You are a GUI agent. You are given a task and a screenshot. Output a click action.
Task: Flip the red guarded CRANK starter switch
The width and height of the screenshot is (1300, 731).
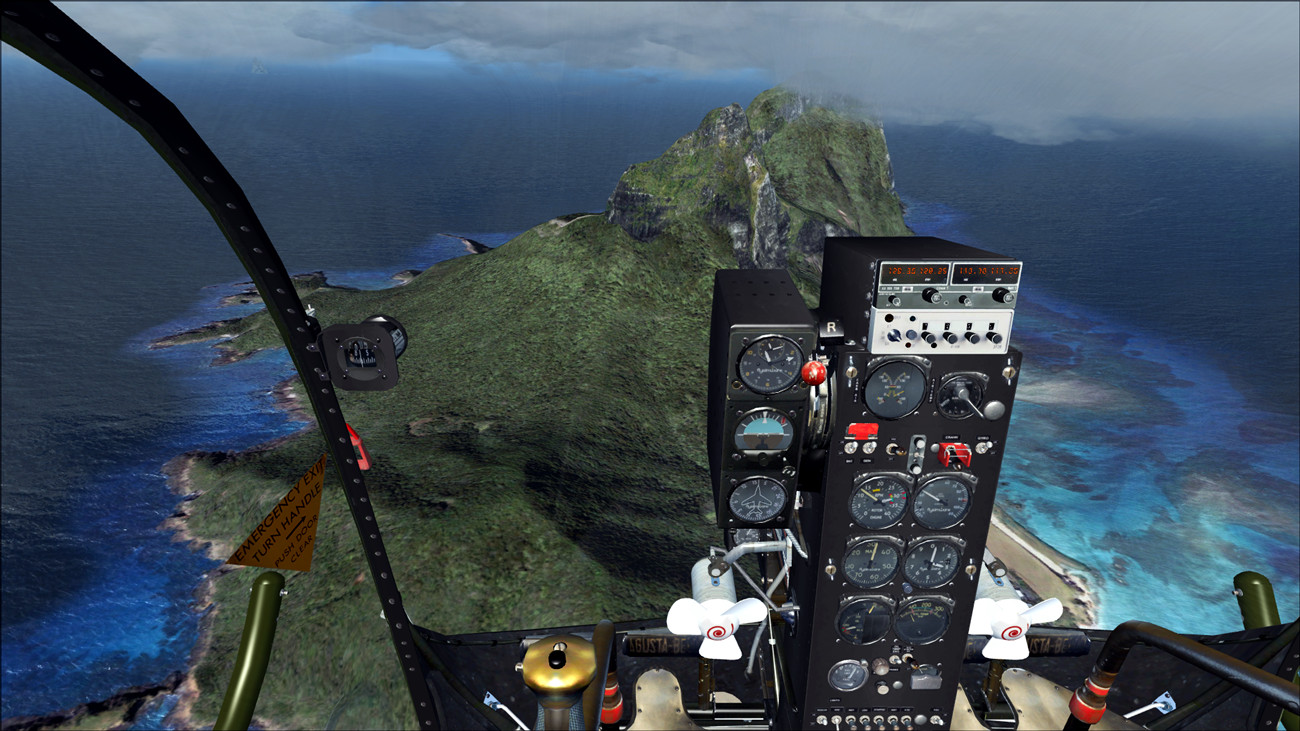point(954,453)
